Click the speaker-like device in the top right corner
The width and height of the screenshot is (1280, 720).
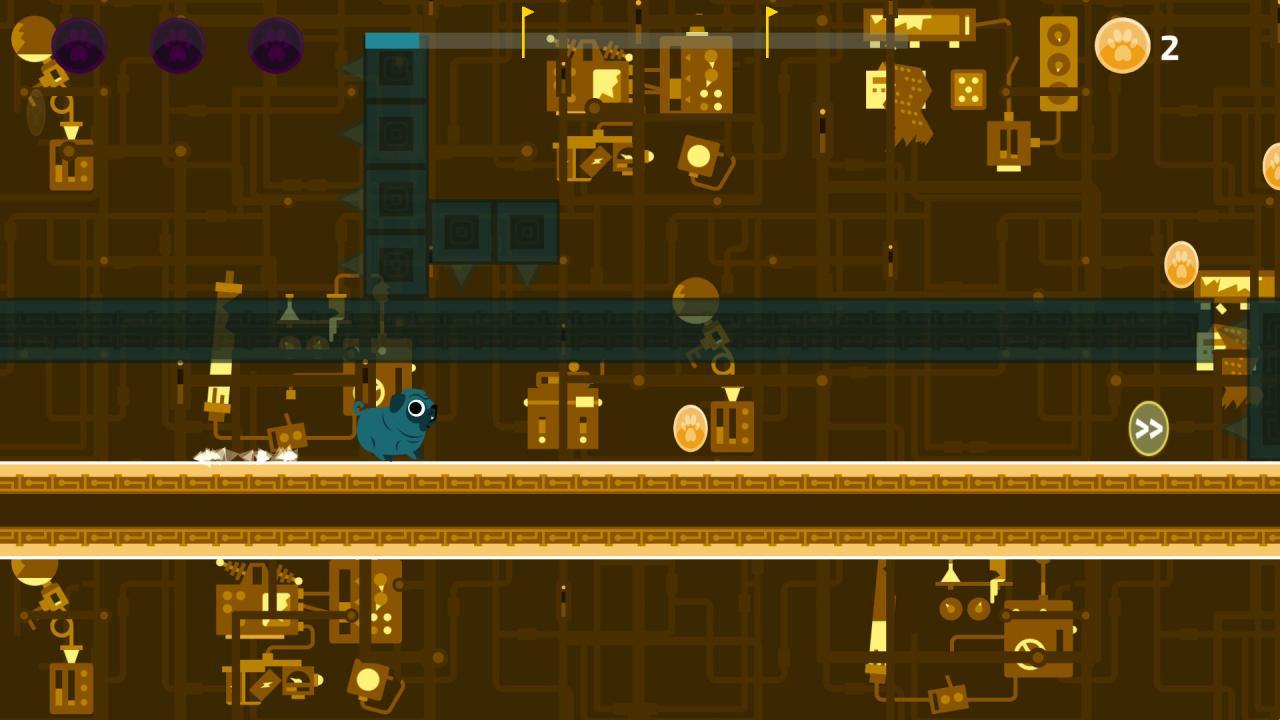1057,62
